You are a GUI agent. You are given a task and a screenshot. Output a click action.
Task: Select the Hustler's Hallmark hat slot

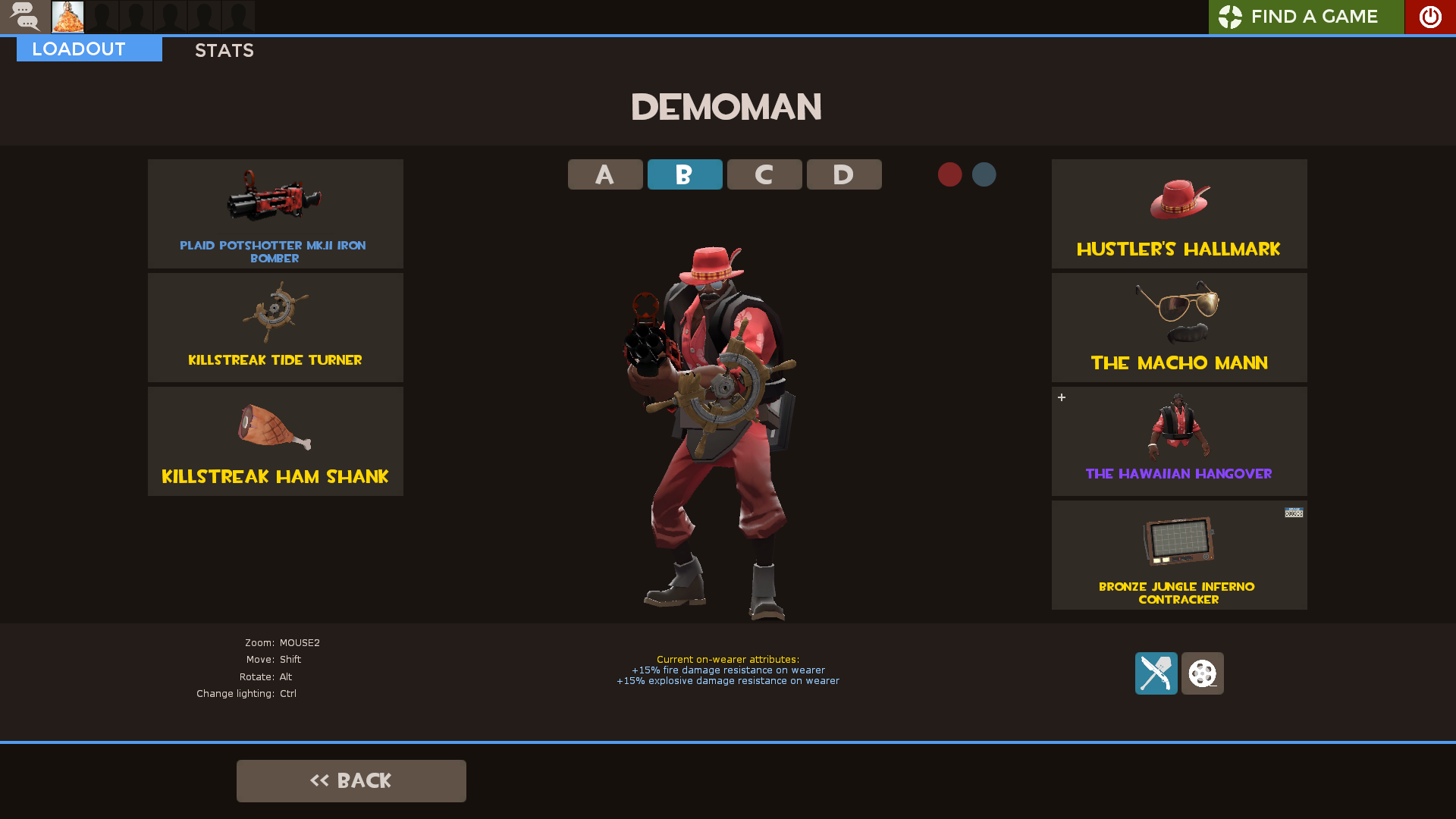click(x=1178, y=213)
